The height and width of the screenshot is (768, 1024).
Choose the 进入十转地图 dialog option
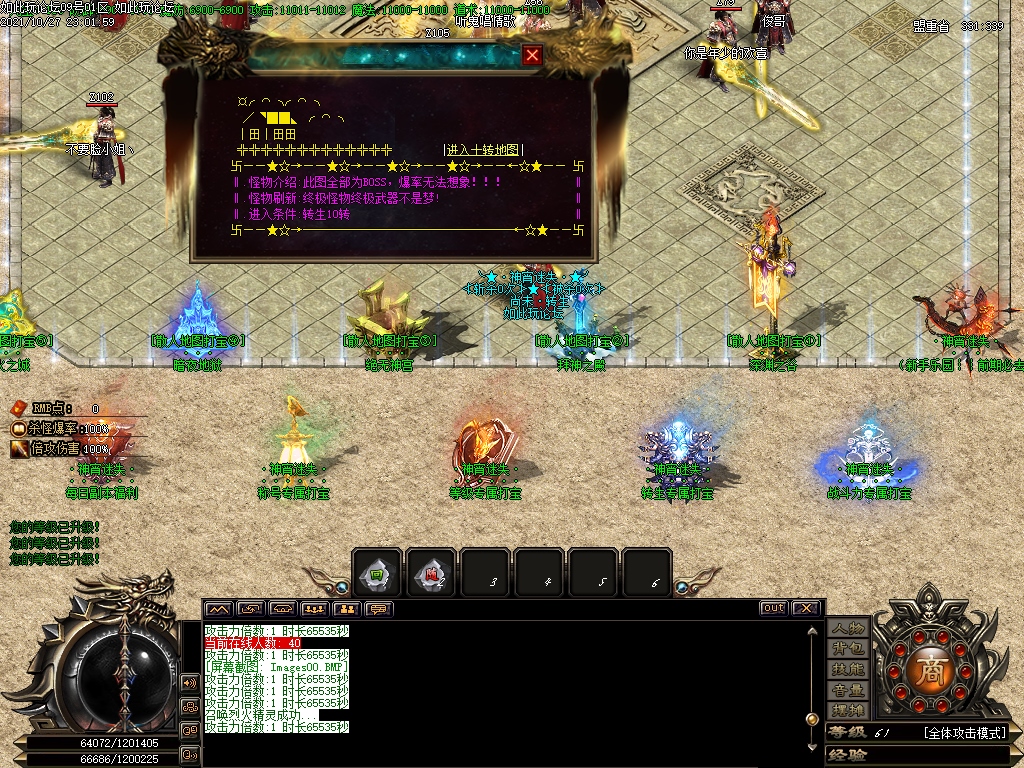point(483,149)
